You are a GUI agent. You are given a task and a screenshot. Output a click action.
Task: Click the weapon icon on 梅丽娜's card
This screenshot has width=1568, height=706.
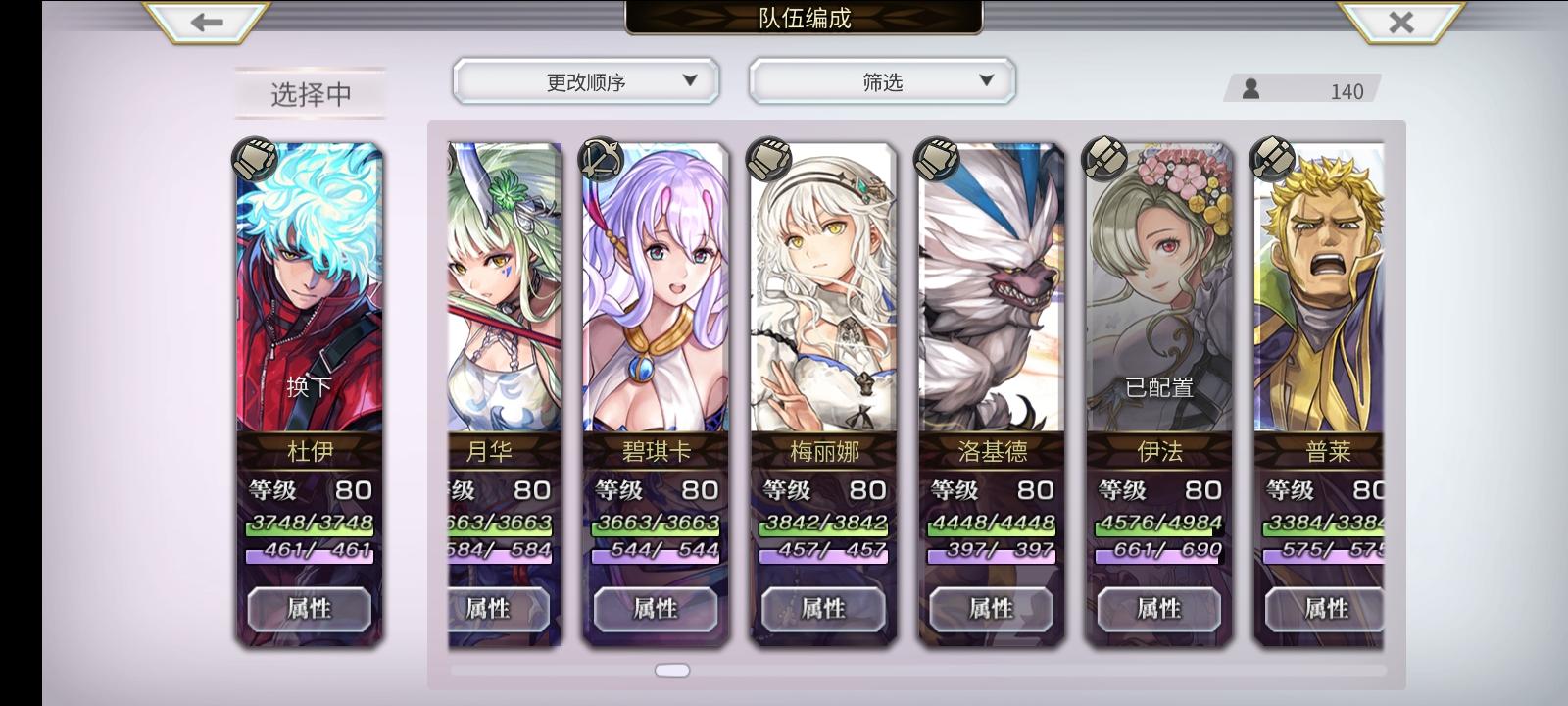click(x=766, y=159)
